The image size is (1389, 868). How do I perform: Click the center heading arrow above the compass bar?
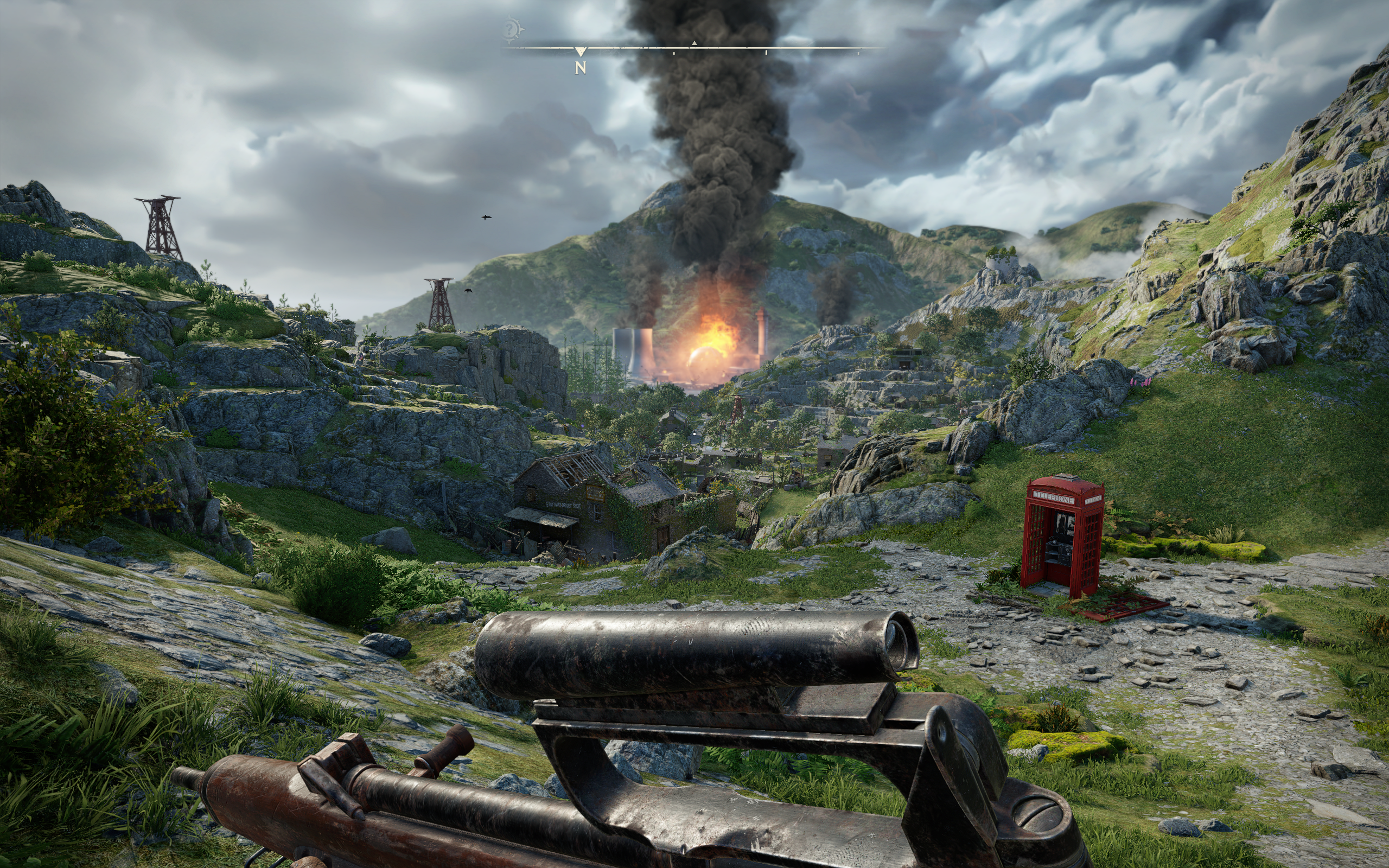pos(694,43)
